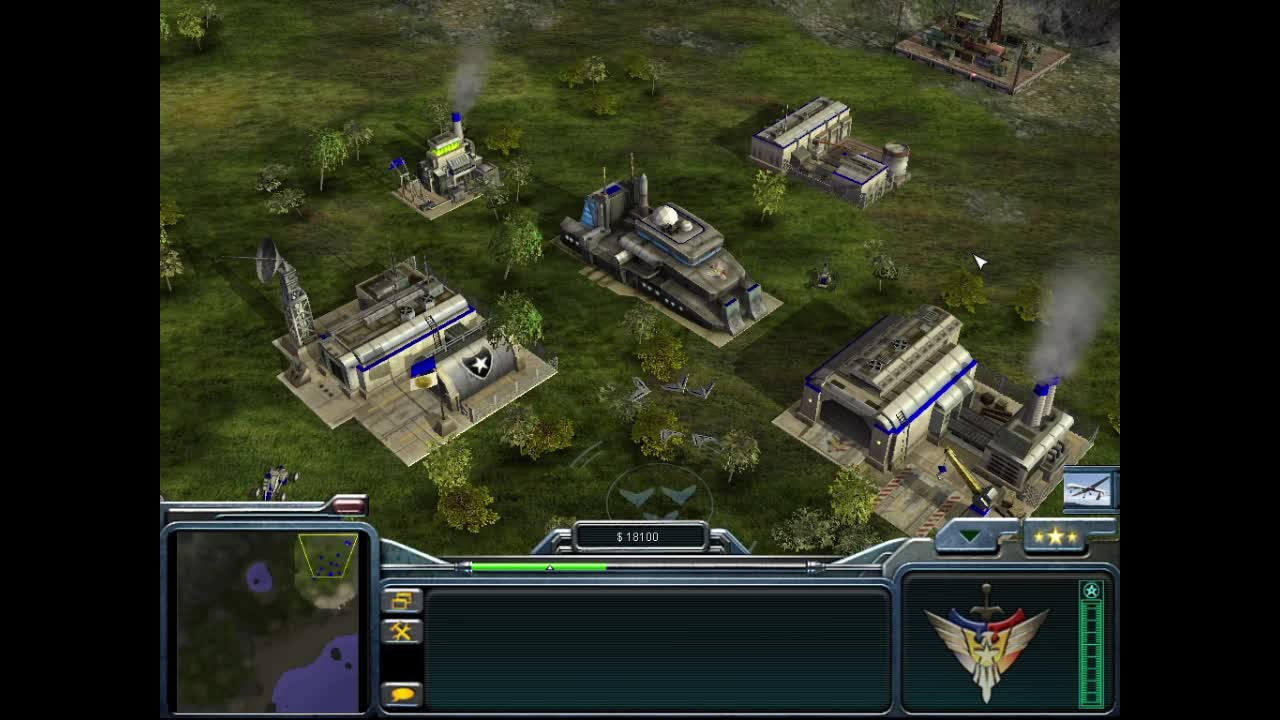The height and width of the screenshot is (720, 1280).
Task: Open the red options button above the minimap
Action: click(349, 506)
